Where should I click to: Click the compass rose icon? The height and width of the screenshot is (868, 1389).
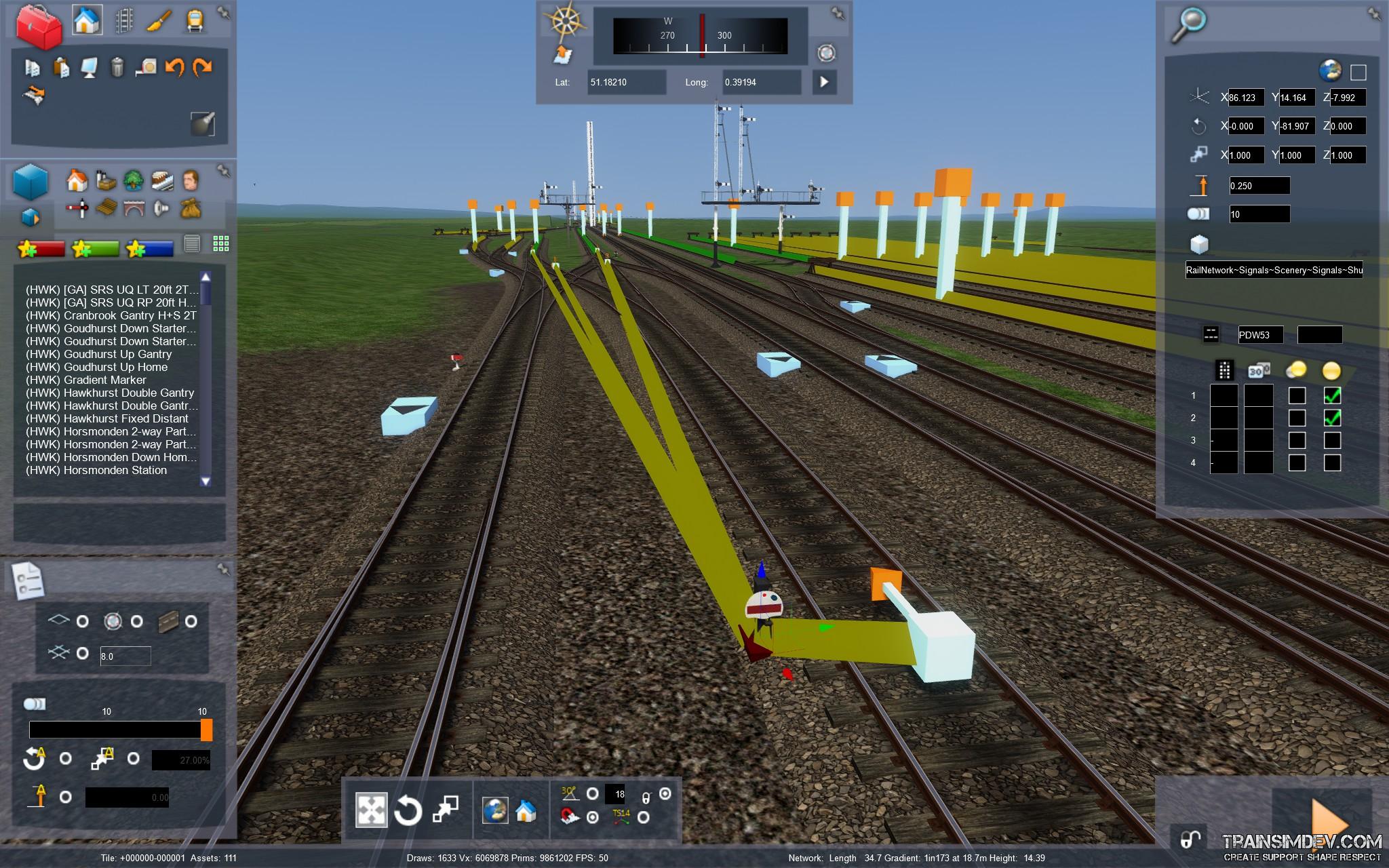click(x=564, y=20)
